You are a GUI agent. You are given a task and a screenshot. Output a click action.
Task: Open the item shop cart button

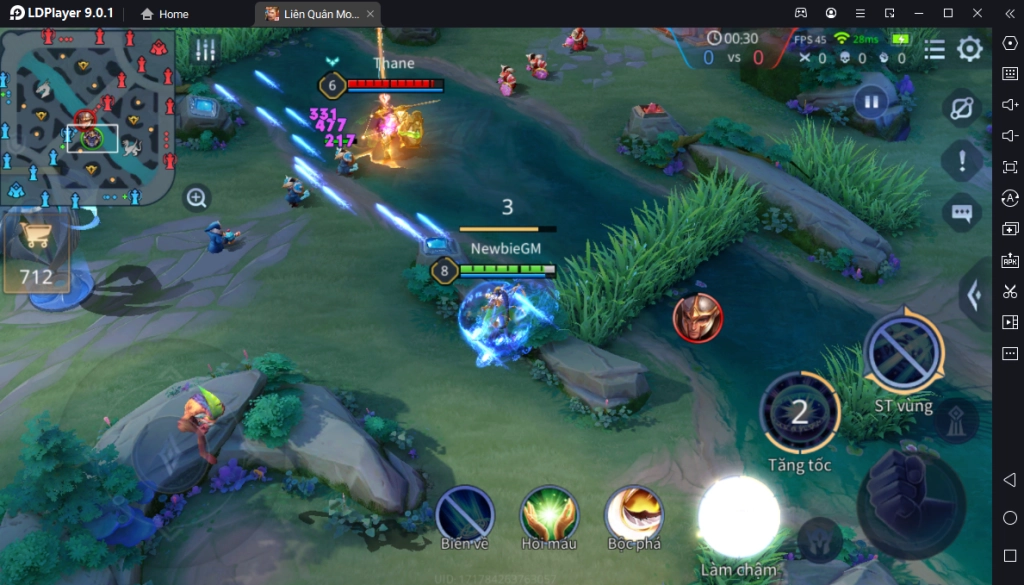pos(36,238)
